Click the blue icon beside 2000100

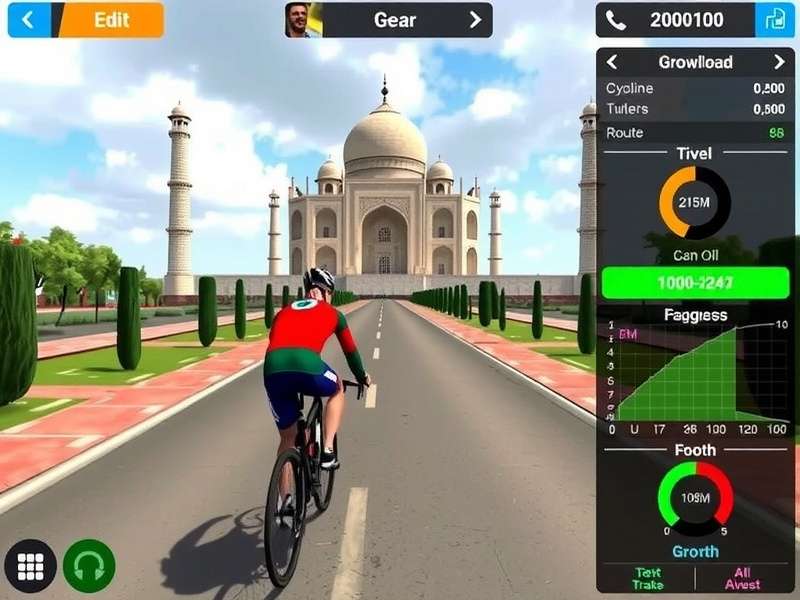coord(775,20)
